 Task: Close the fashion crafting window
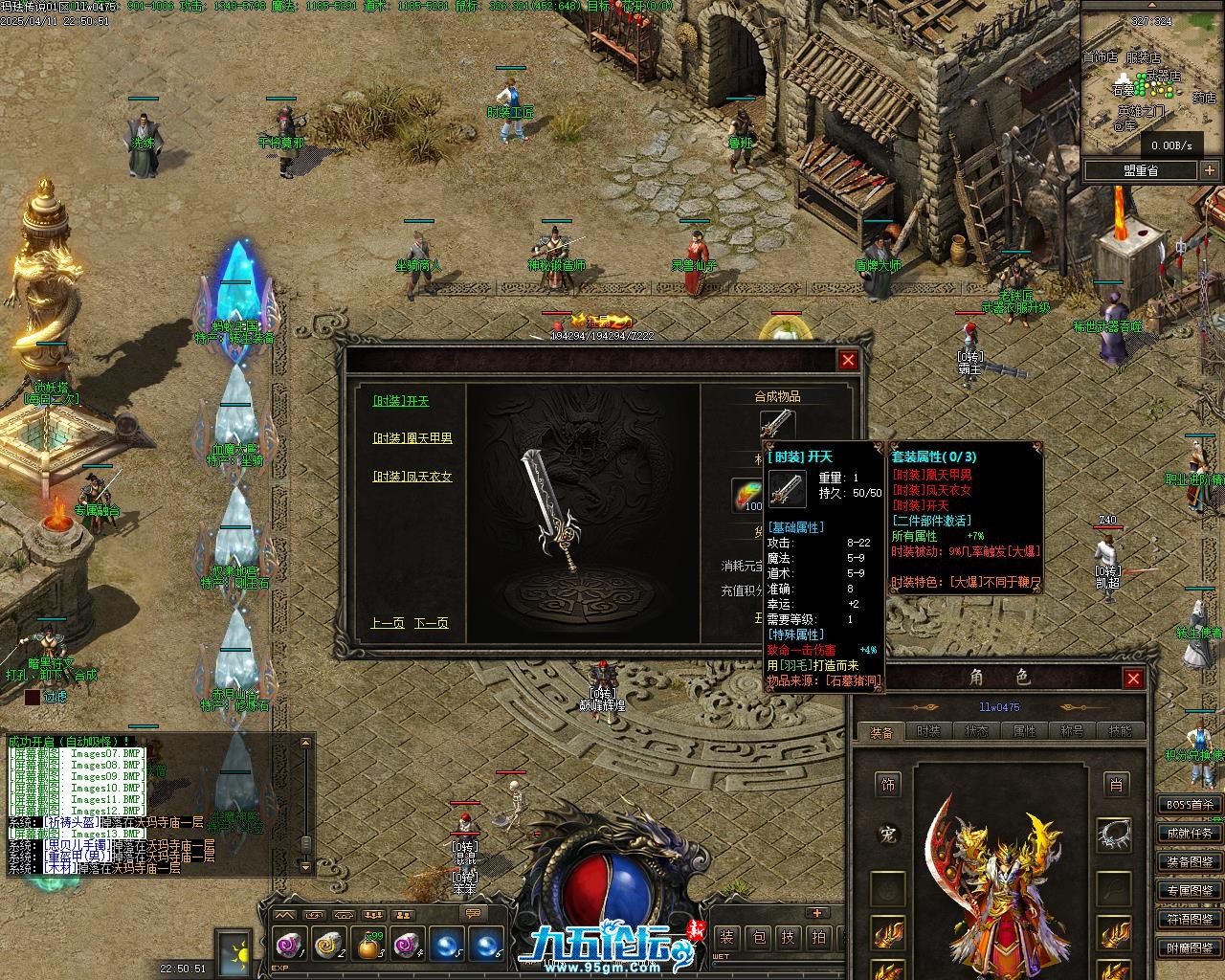coord(848,360)
